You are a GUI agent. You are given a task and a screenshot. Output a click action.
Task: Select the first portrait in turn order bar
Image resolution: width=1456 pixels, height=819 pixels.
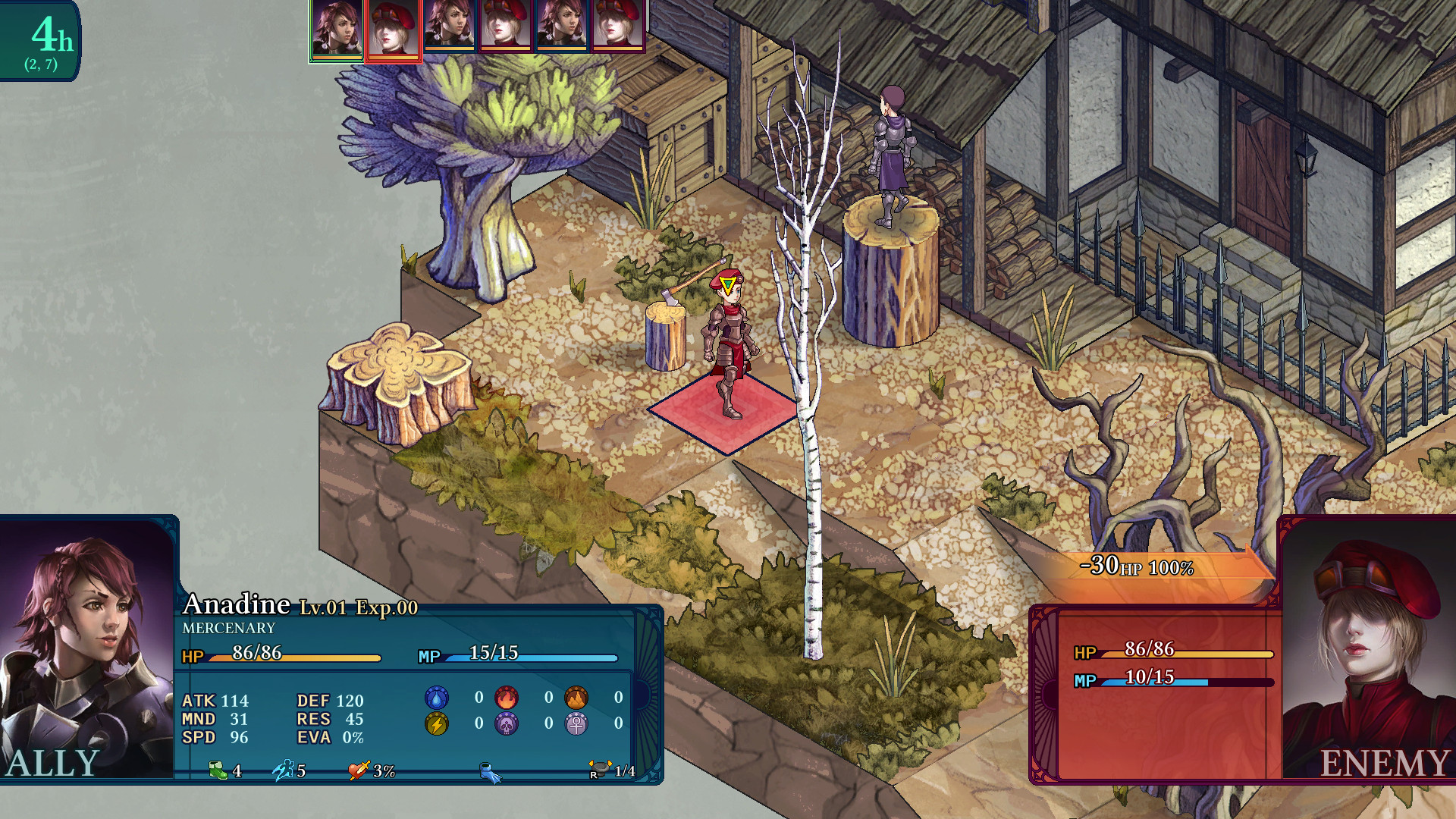(x=334, y=31)
